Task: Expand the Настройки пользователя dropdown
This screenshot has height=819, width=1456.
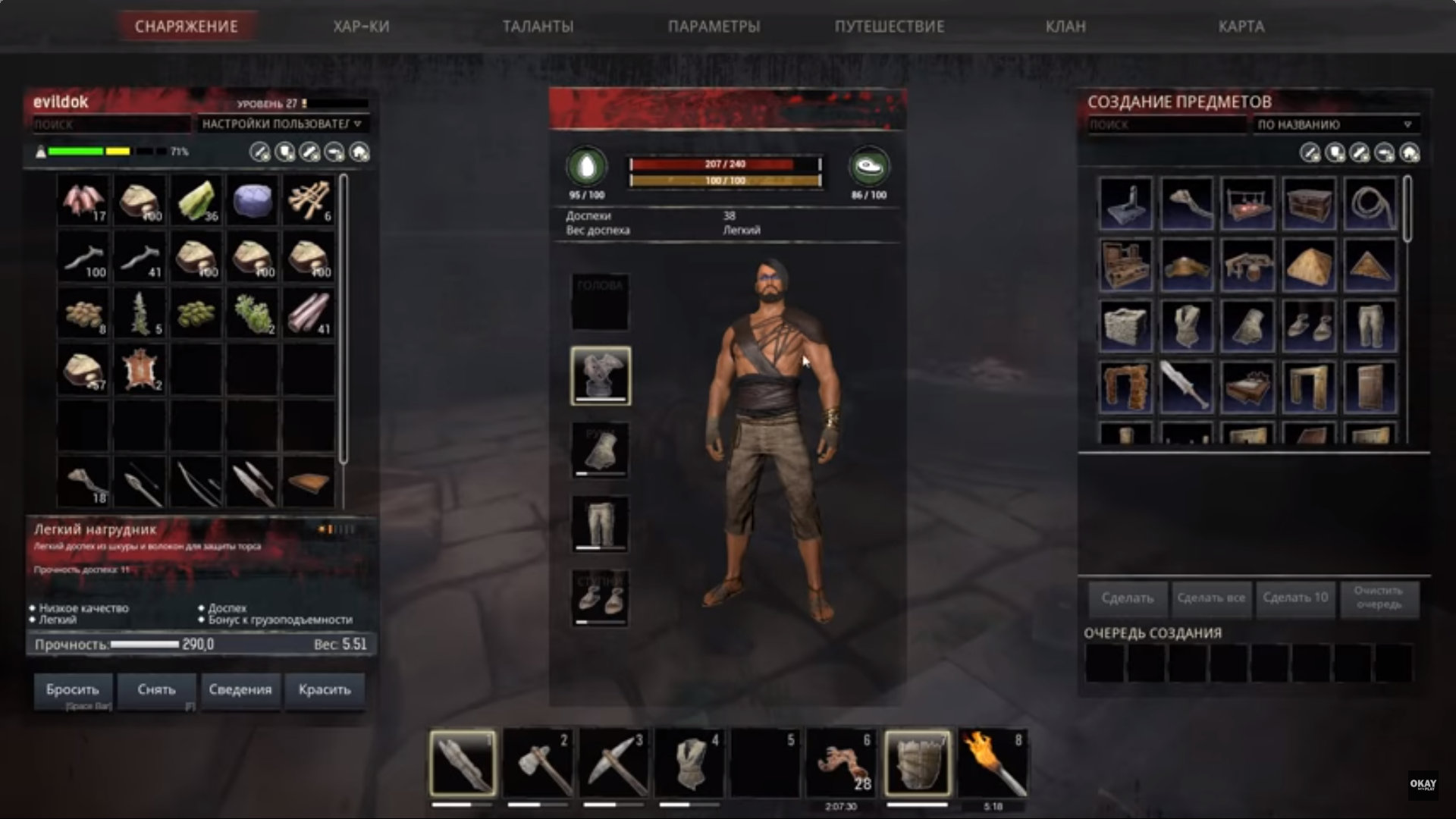Action: [282, 124]
